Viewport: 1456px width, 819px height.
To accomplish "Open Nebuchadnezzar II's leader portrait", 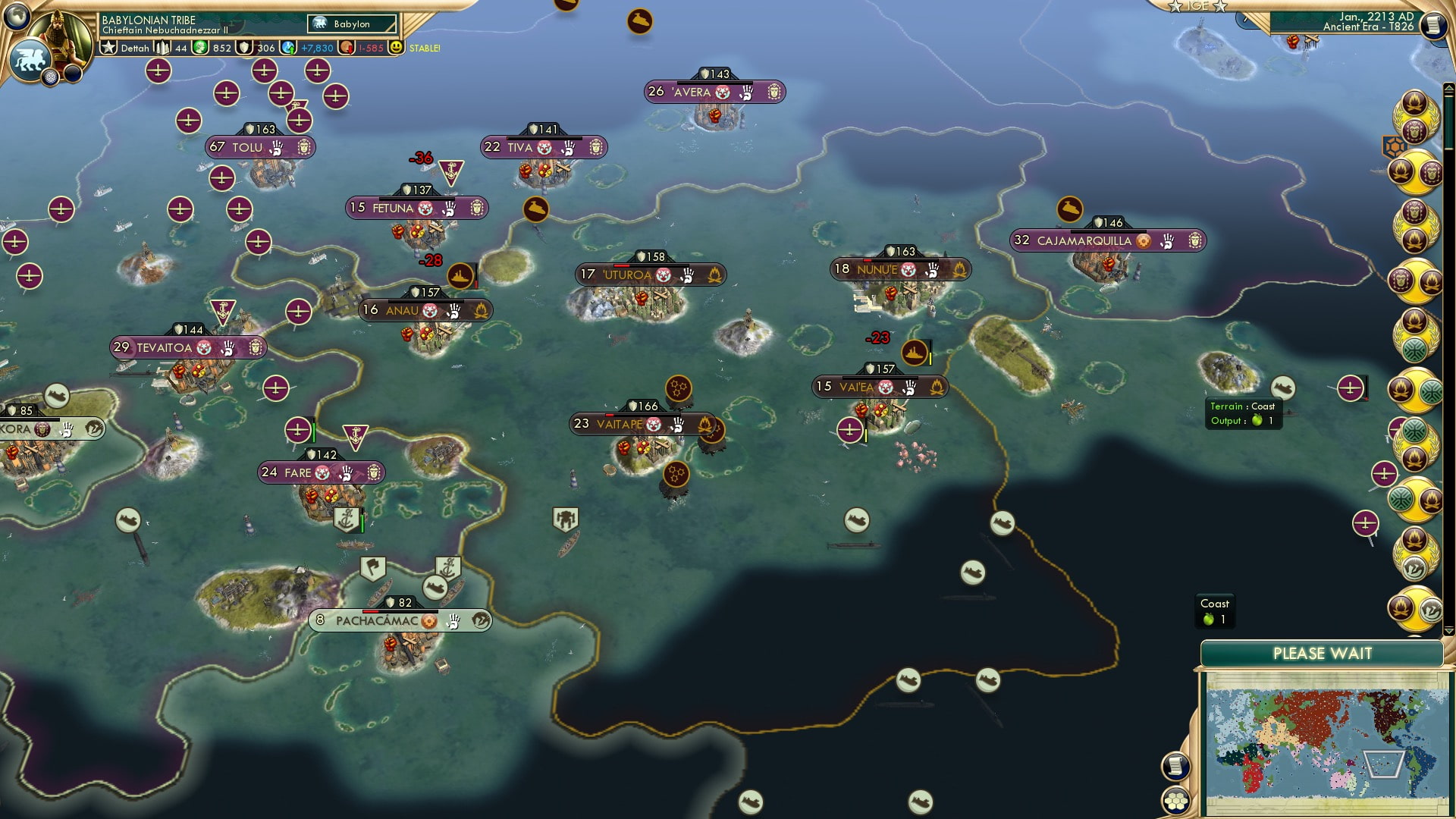I will point(59,36).
